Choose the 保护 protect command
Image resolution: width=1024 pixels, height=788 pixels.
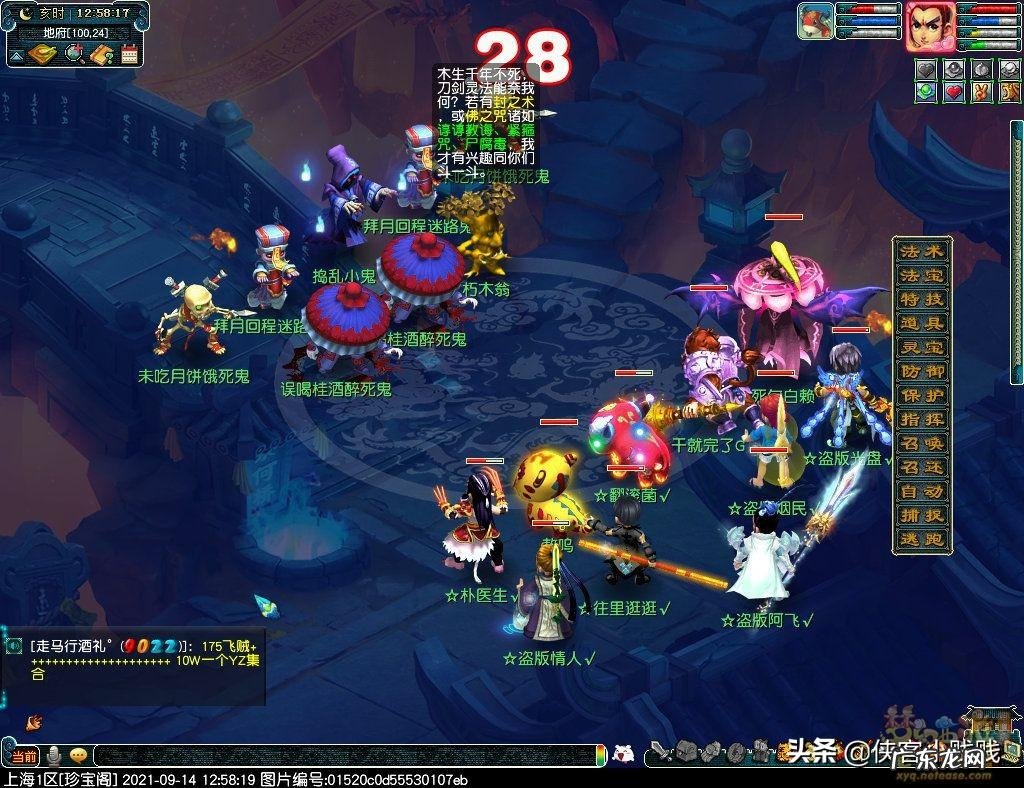921,396
